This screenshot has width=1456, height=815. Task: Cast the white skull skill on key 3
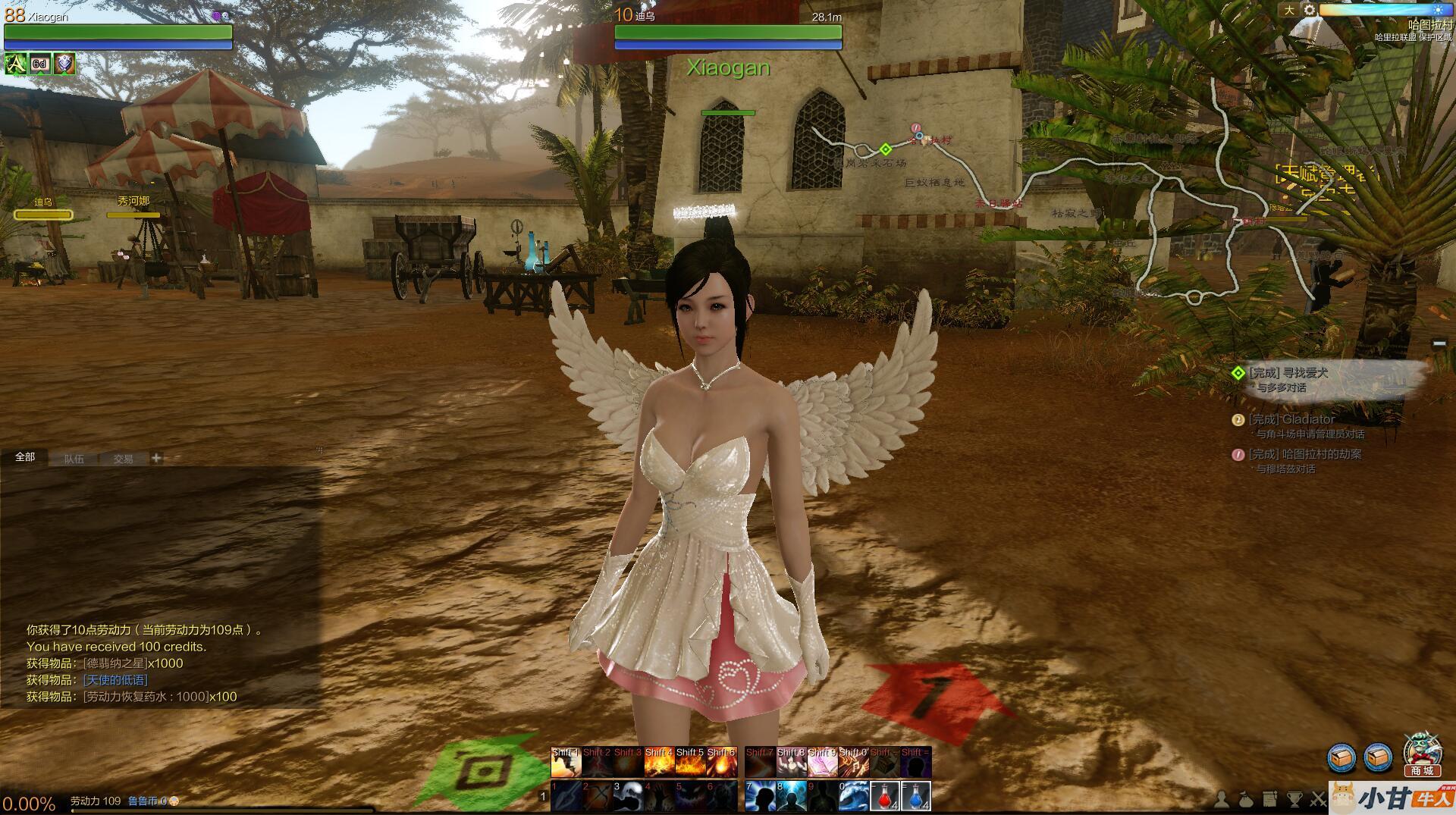click(x=629, y=797)
